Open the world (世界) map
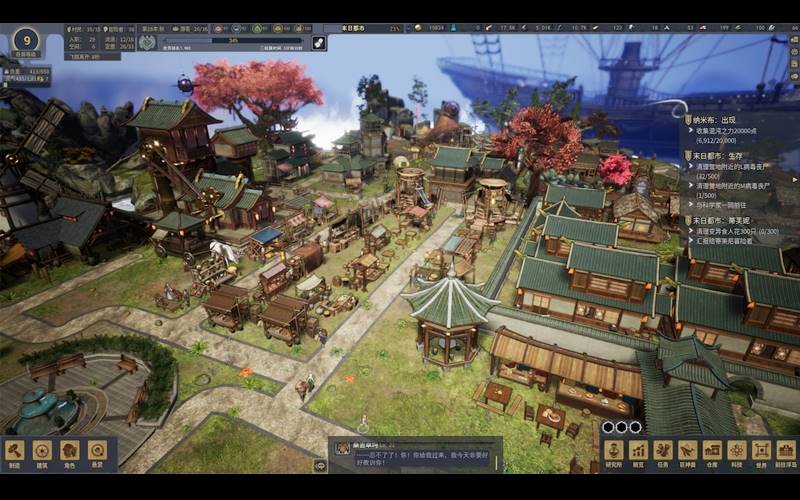800x500 pixels. coord(762,452)
